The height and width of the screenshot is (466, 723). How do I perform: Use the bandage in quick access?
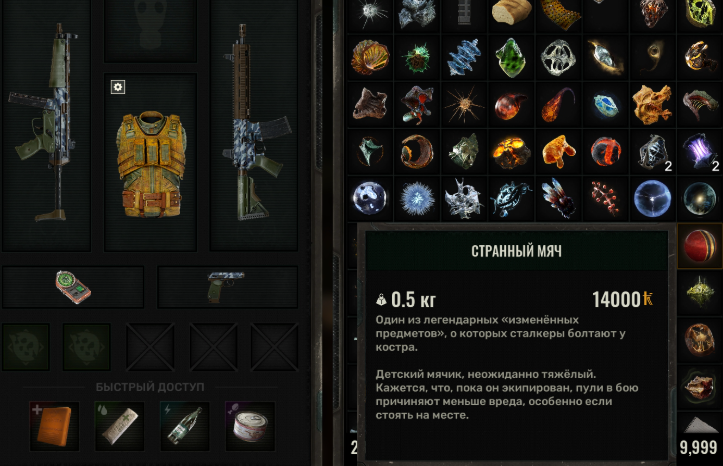[119, 426]
